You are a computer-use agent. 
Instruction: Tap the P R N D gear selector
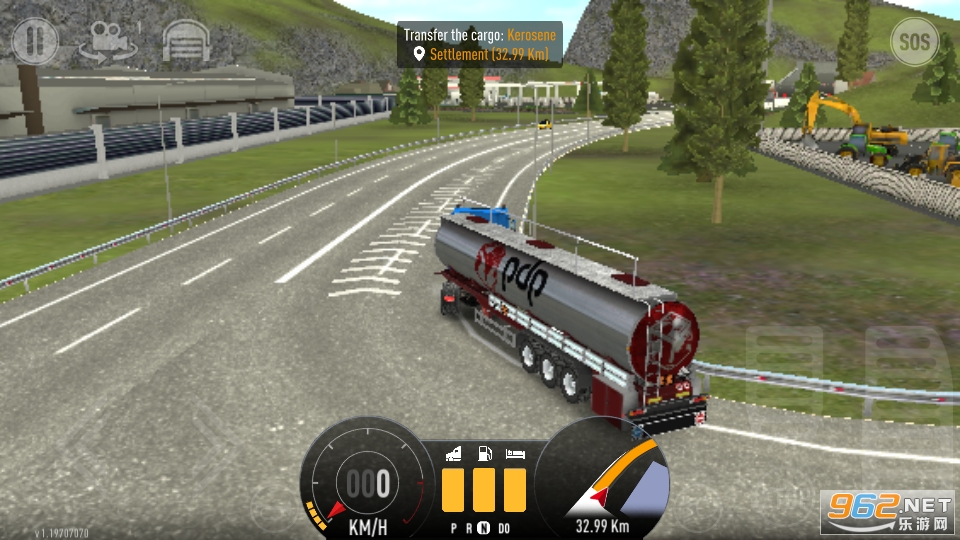point(479,527)
